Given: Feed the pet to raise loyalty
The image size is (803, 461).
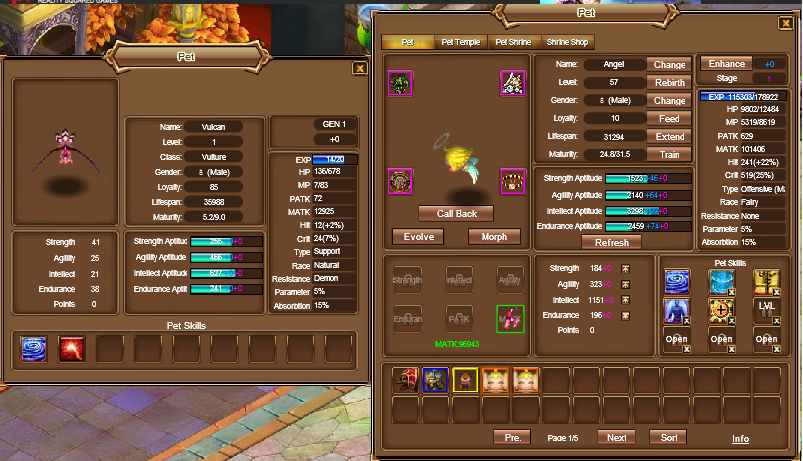Looking at the screenshot, I should [x=669, y=118].
